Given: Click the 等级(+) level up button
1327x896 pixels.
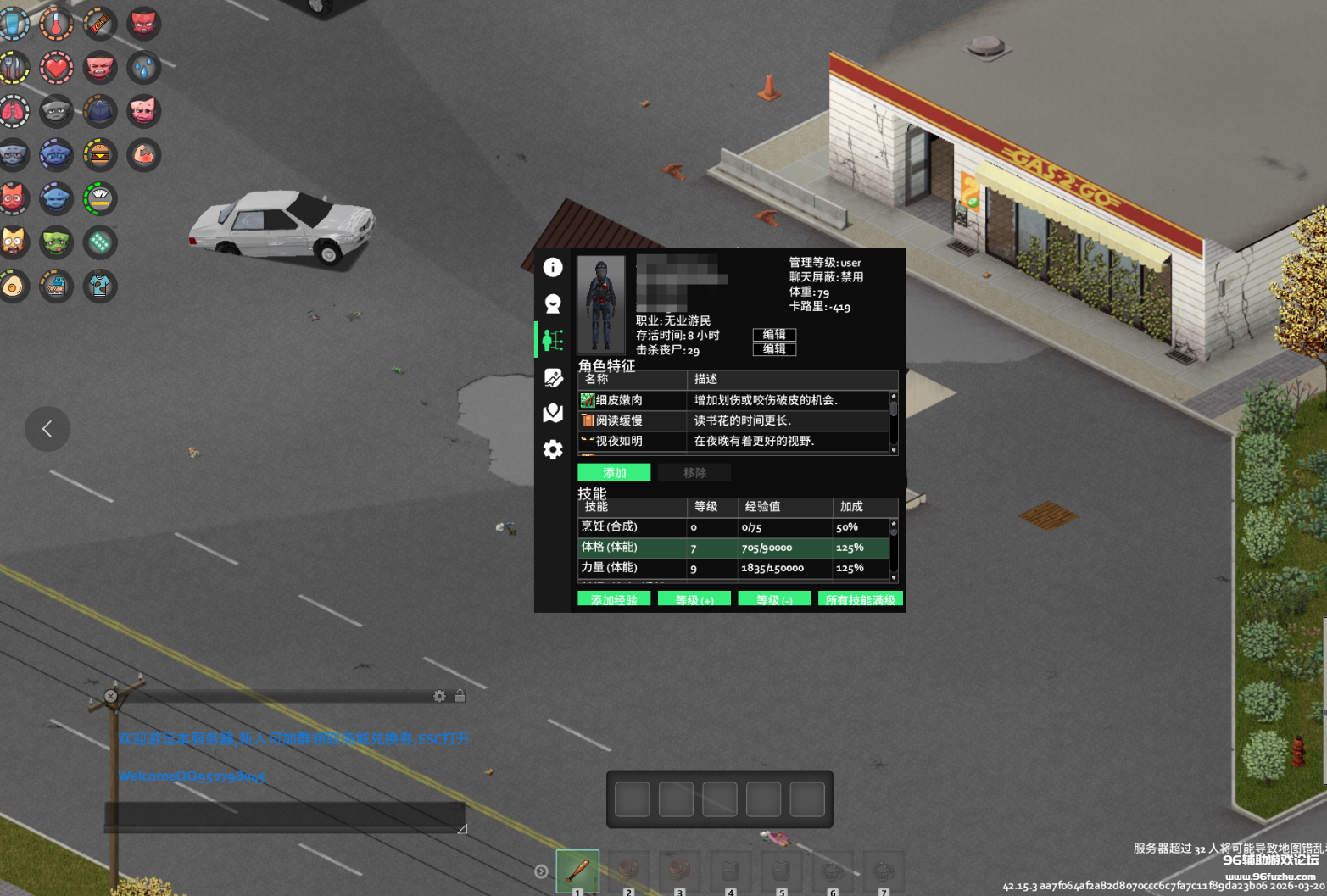Looking at the screenshot, I should (x=694, y=598).
